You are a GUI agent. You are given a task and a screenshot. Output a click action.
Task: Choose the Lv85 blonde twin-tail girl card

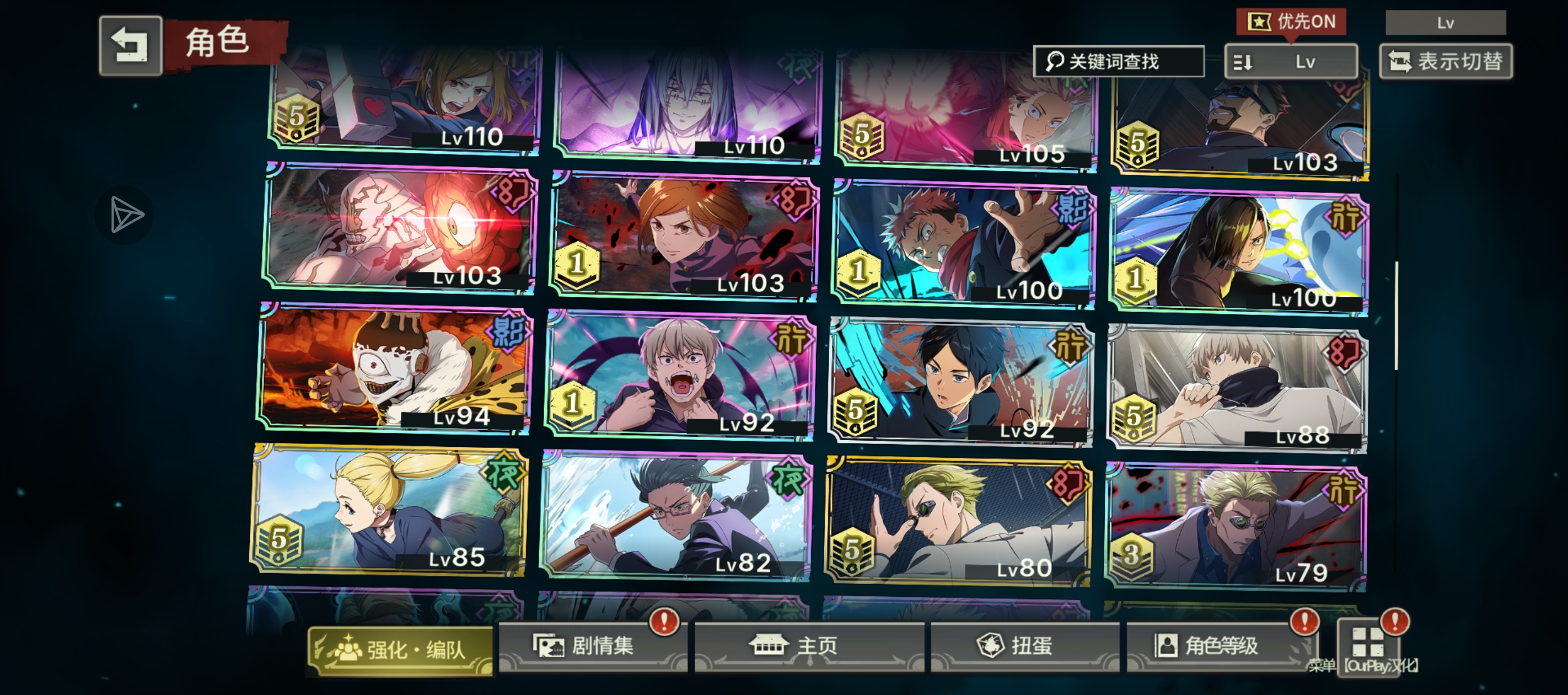click(390, 510)
